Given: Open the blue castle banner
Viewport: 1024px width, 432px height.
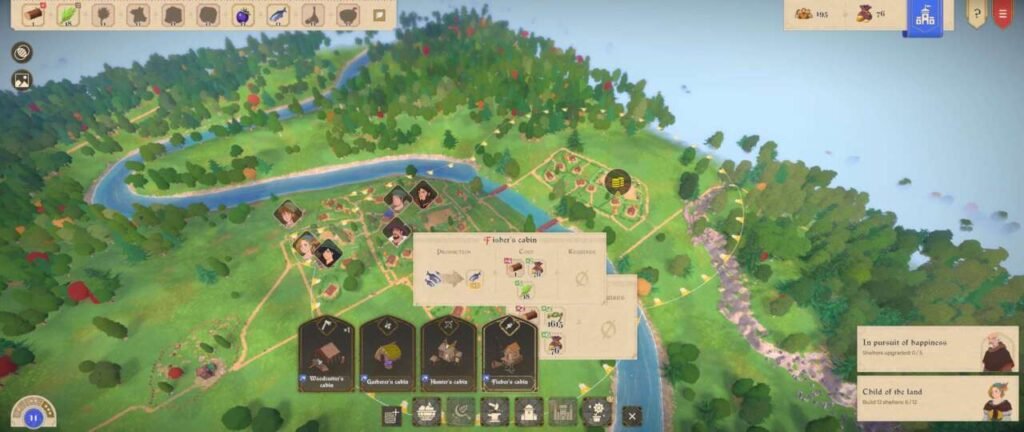Looking at the screenshot, I should tap(925, 17).
